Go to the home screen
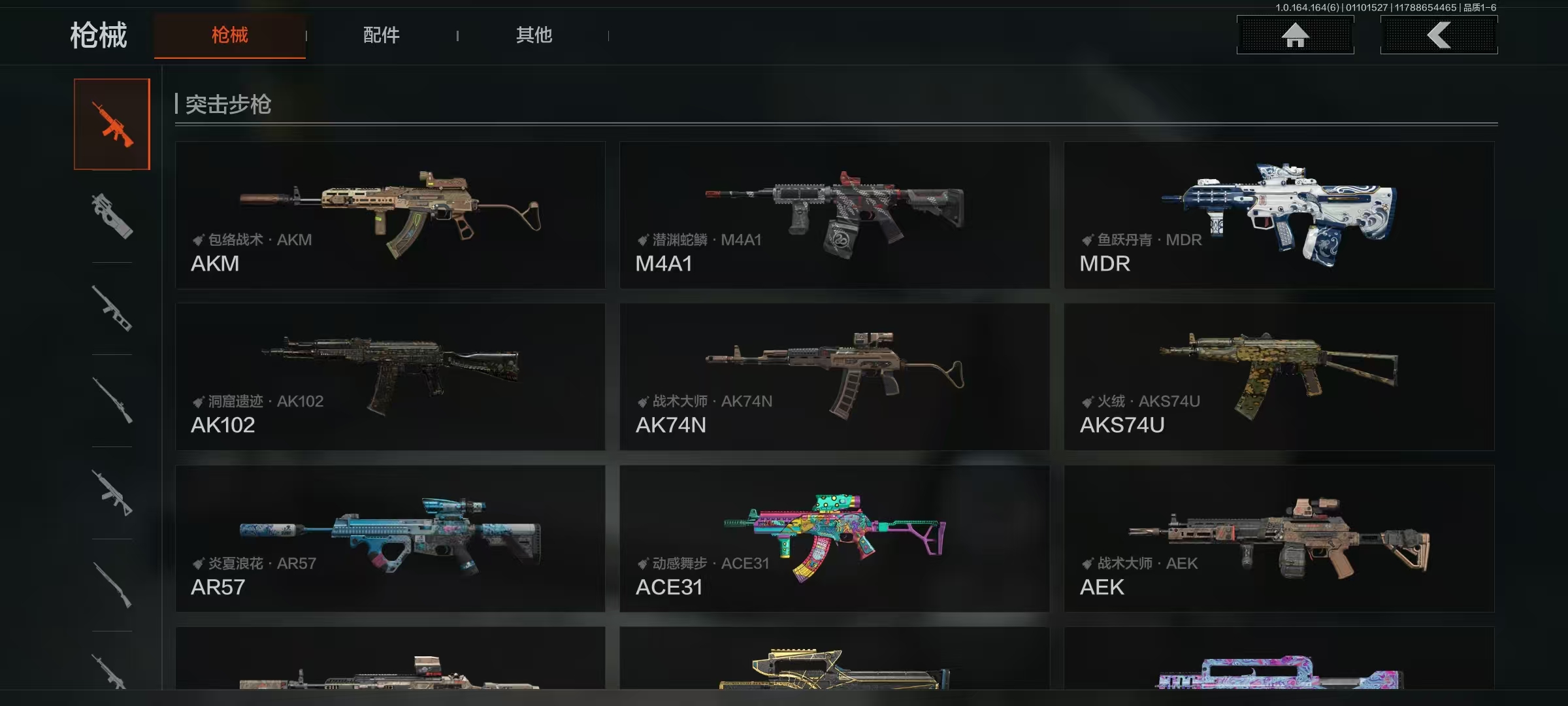1568x706 pixels. pos(1295,35)
